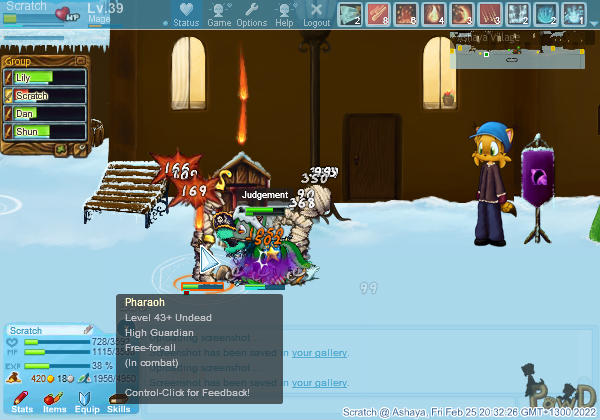The height and width of the screenshot is (420, 600).
Task: Open the Status menu
Action: coord(185,14)
